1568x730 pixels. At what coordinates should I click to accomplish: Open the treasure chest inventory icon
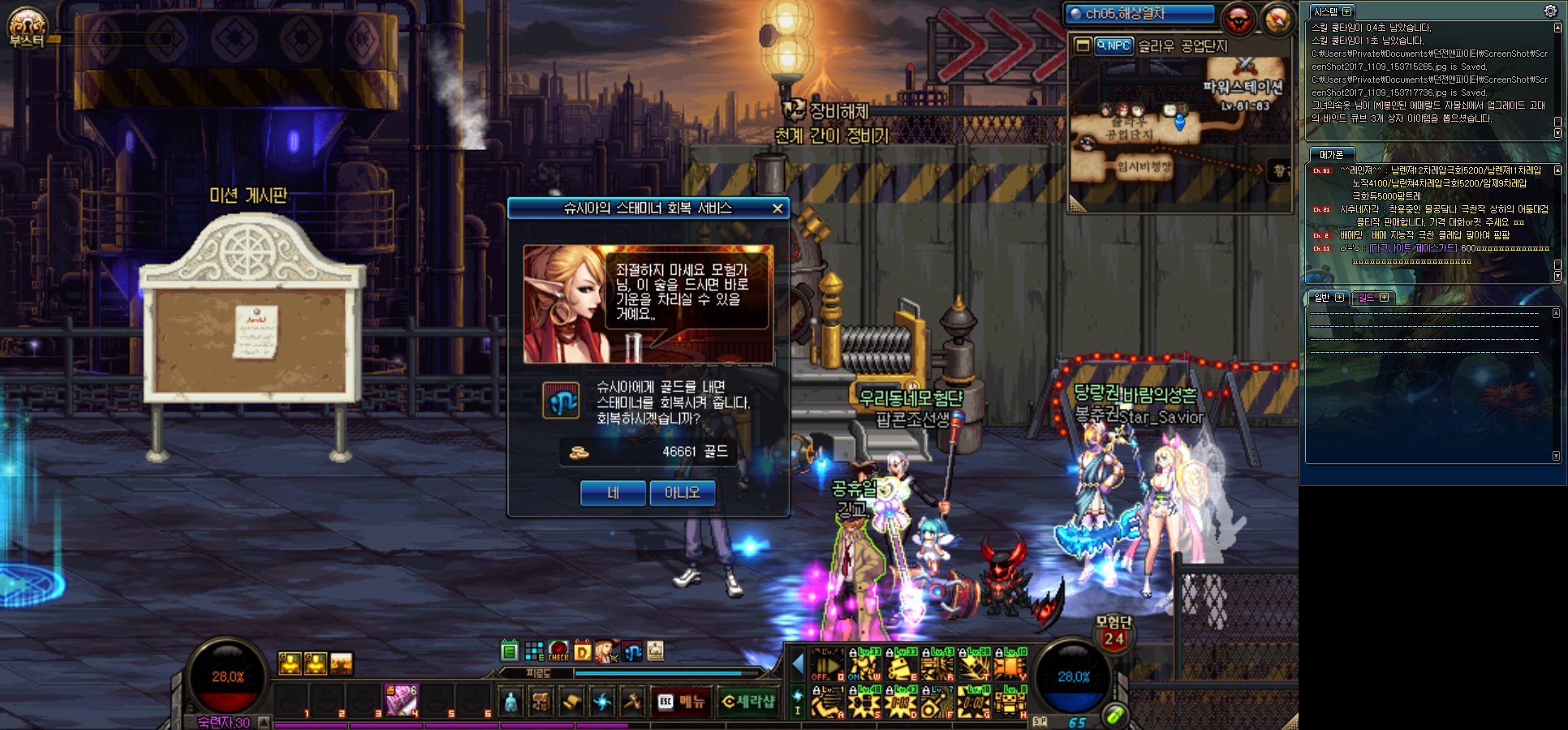541,702
